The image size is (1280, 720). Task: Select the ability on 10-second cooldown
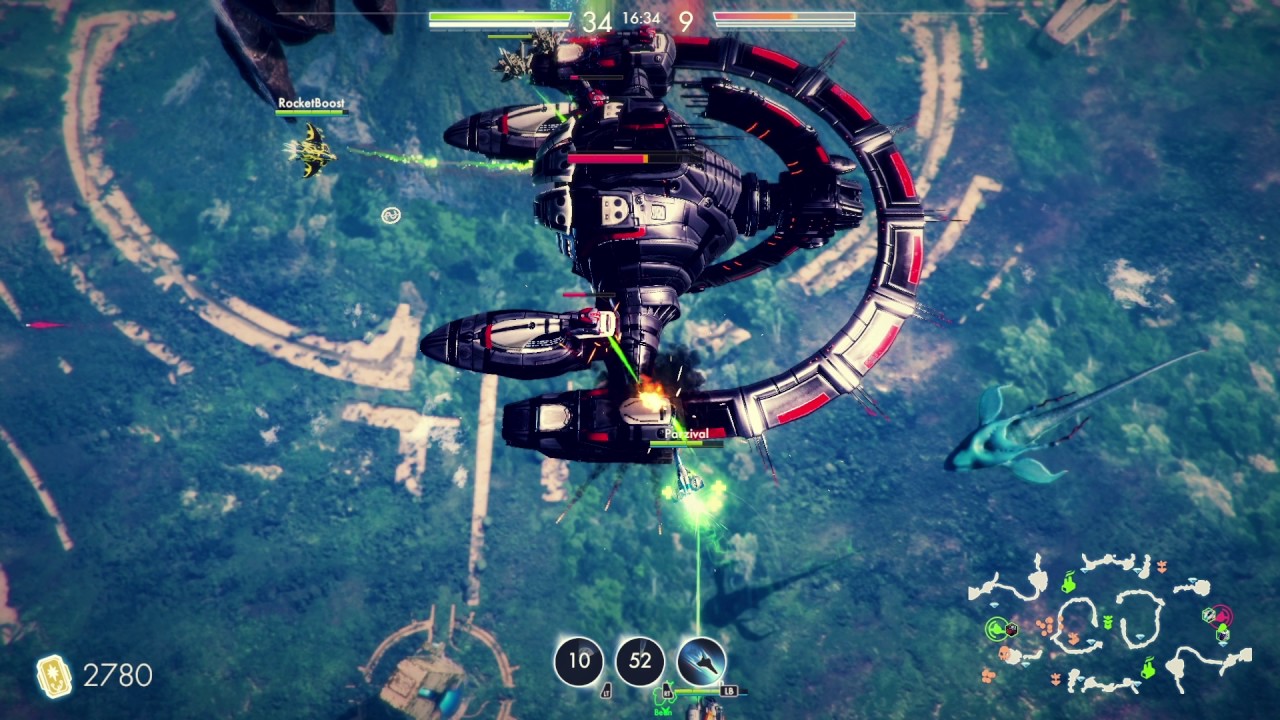coord(579,661)
